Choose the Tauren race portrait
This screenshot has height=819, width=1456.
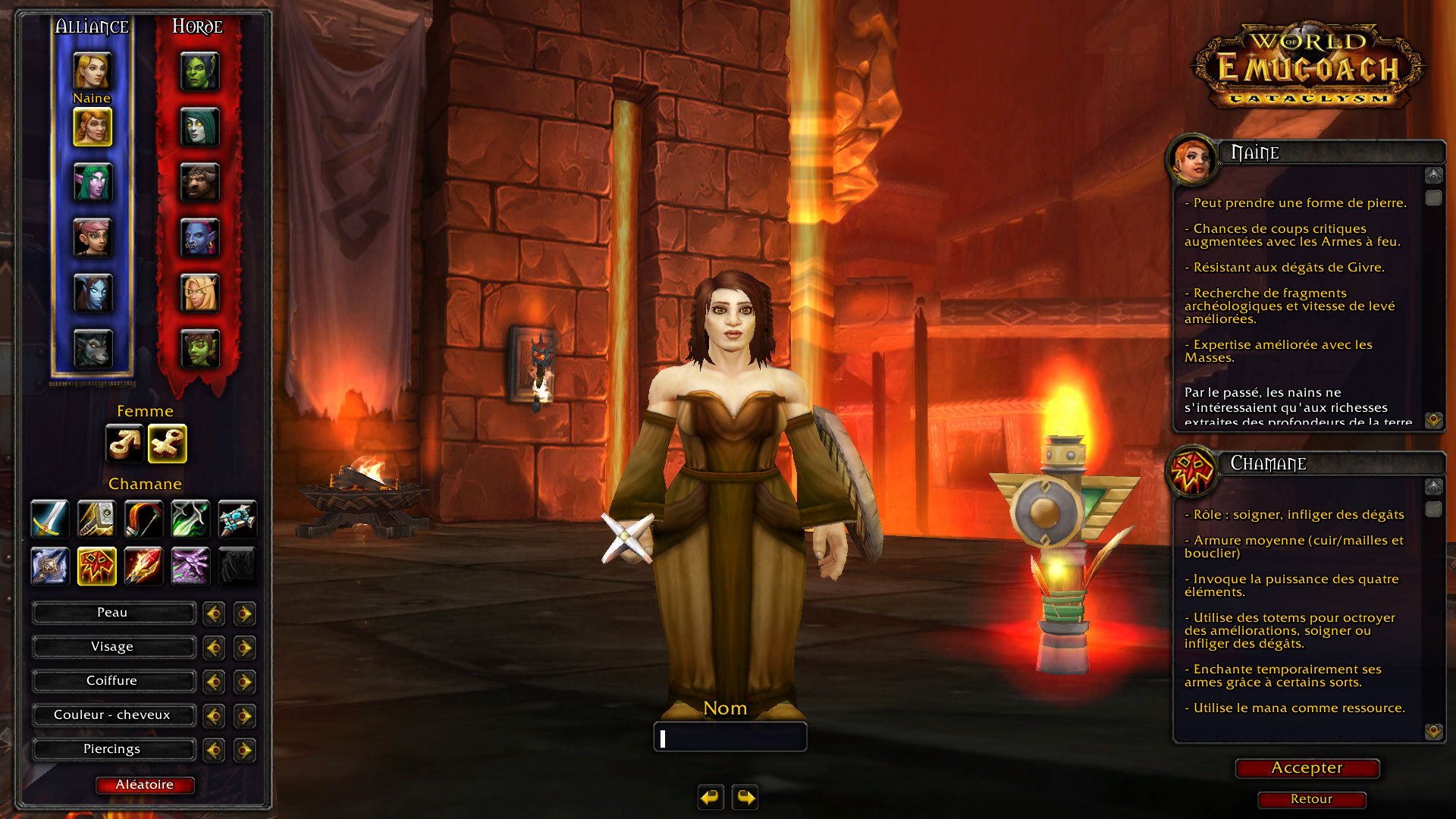pos(199,183)
